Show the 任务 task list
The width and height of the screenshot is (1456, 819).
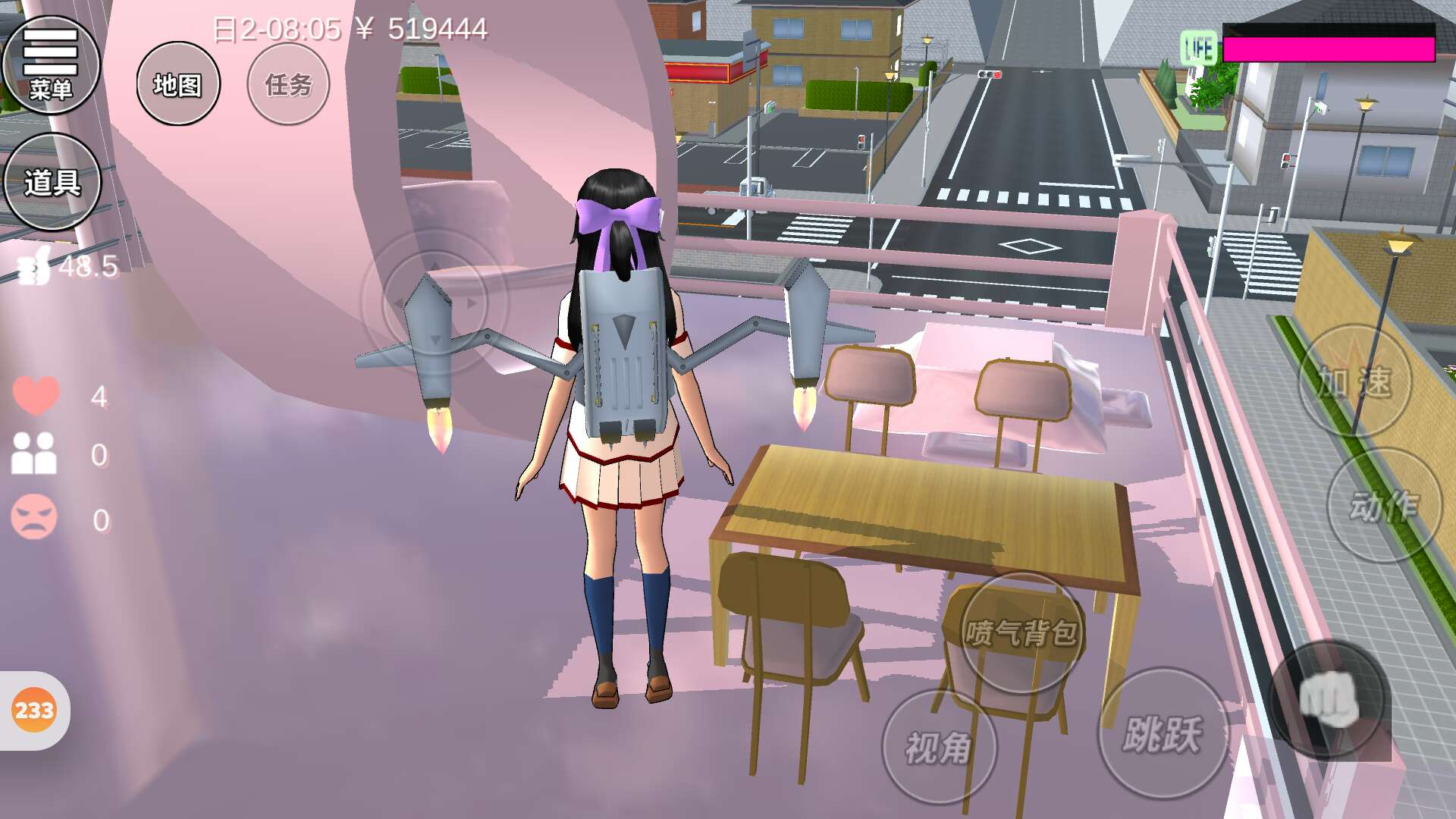coord(288,84)
